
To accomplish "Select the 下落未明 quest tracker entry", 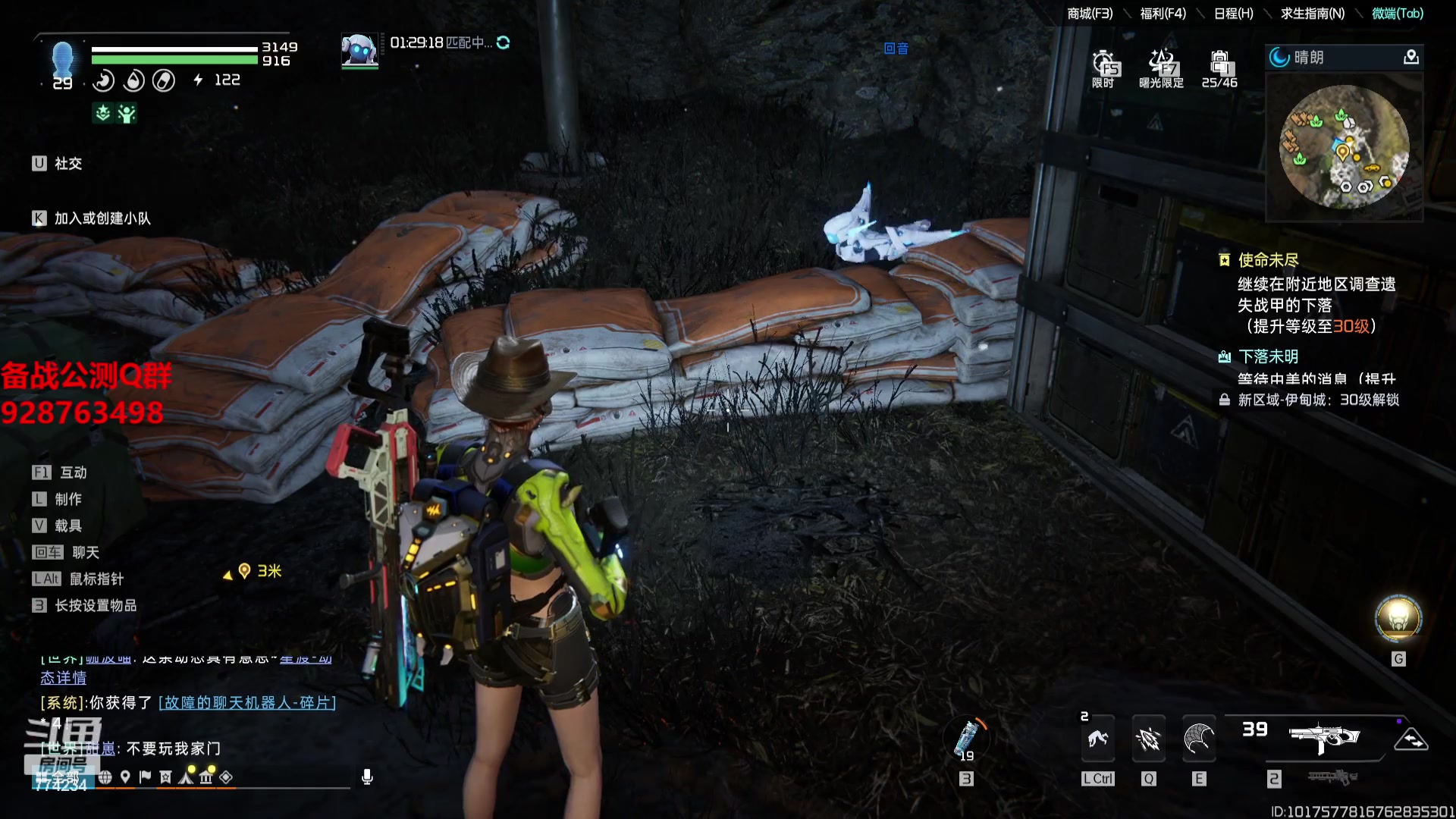I will coord(1268,357).
